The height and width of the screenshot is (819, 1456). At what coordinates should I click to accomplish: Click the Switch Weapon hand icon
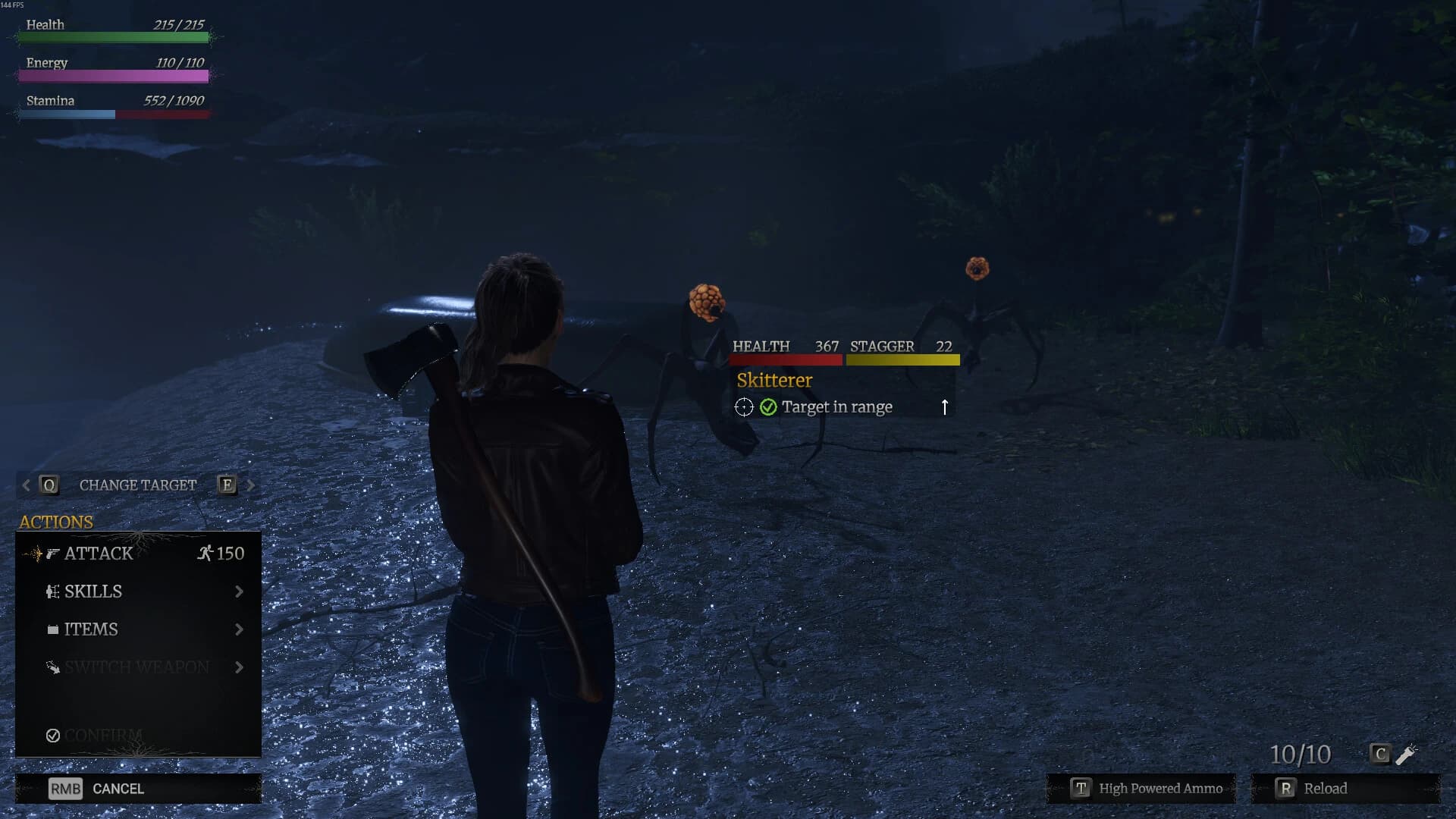(54, 667)
